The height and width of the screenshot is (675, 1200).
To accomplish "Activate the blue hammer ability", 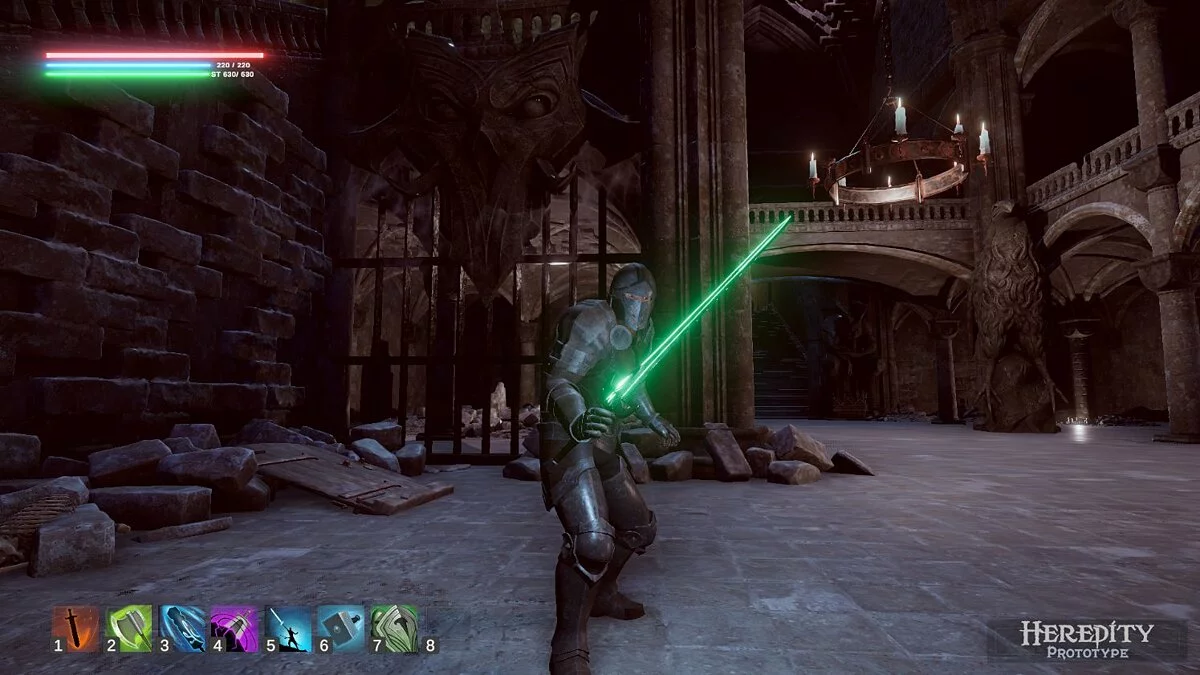I will (342, 629).
